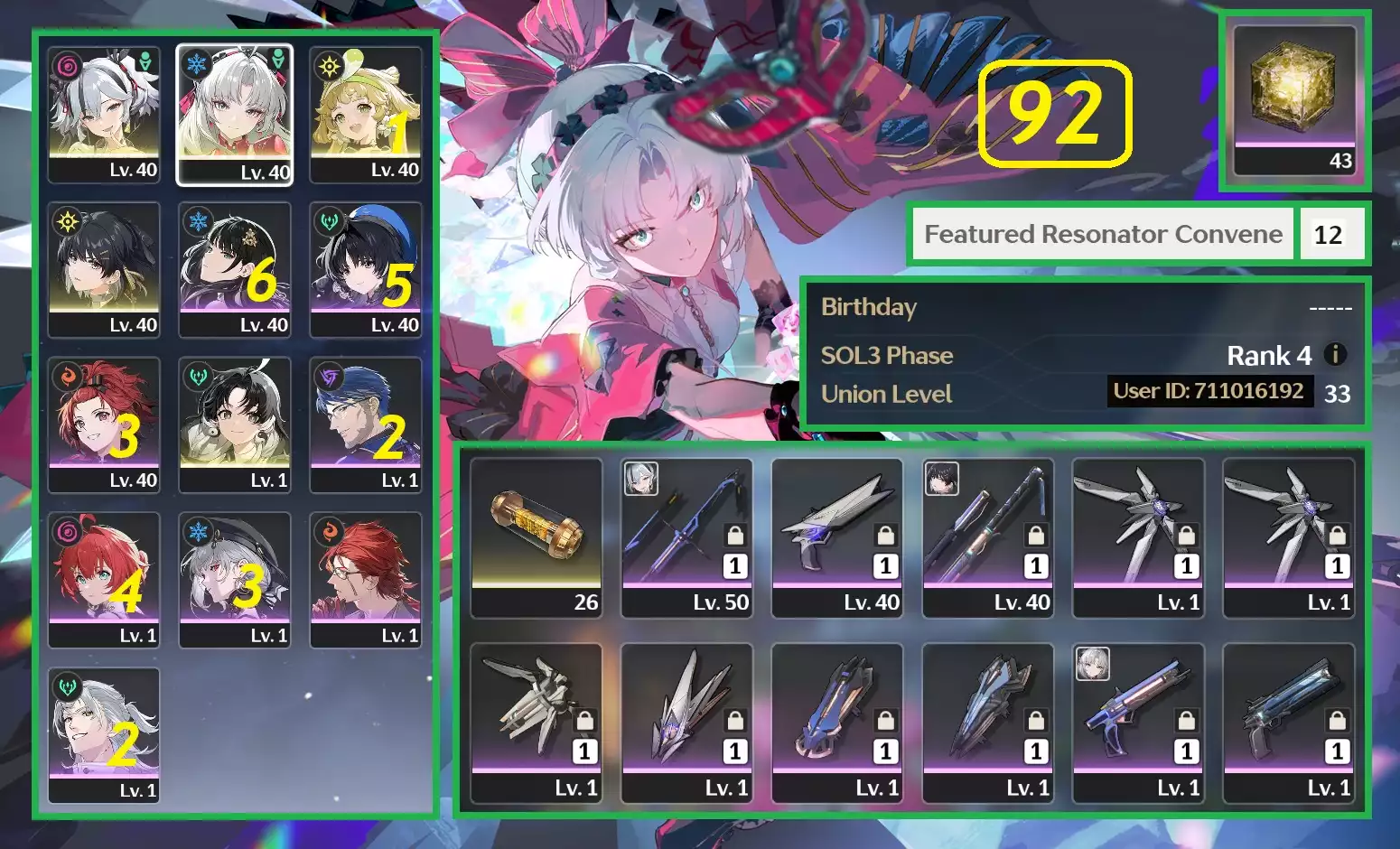Select the Lv. 50 sword weapon slot
The image size is (1400, 849).
coord(686,538)
